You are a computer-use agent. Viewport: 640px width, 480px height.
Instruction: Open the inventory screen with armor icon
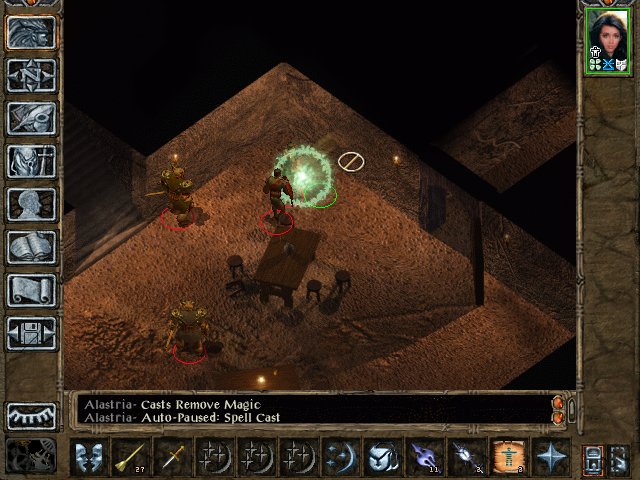pos(31,161)
